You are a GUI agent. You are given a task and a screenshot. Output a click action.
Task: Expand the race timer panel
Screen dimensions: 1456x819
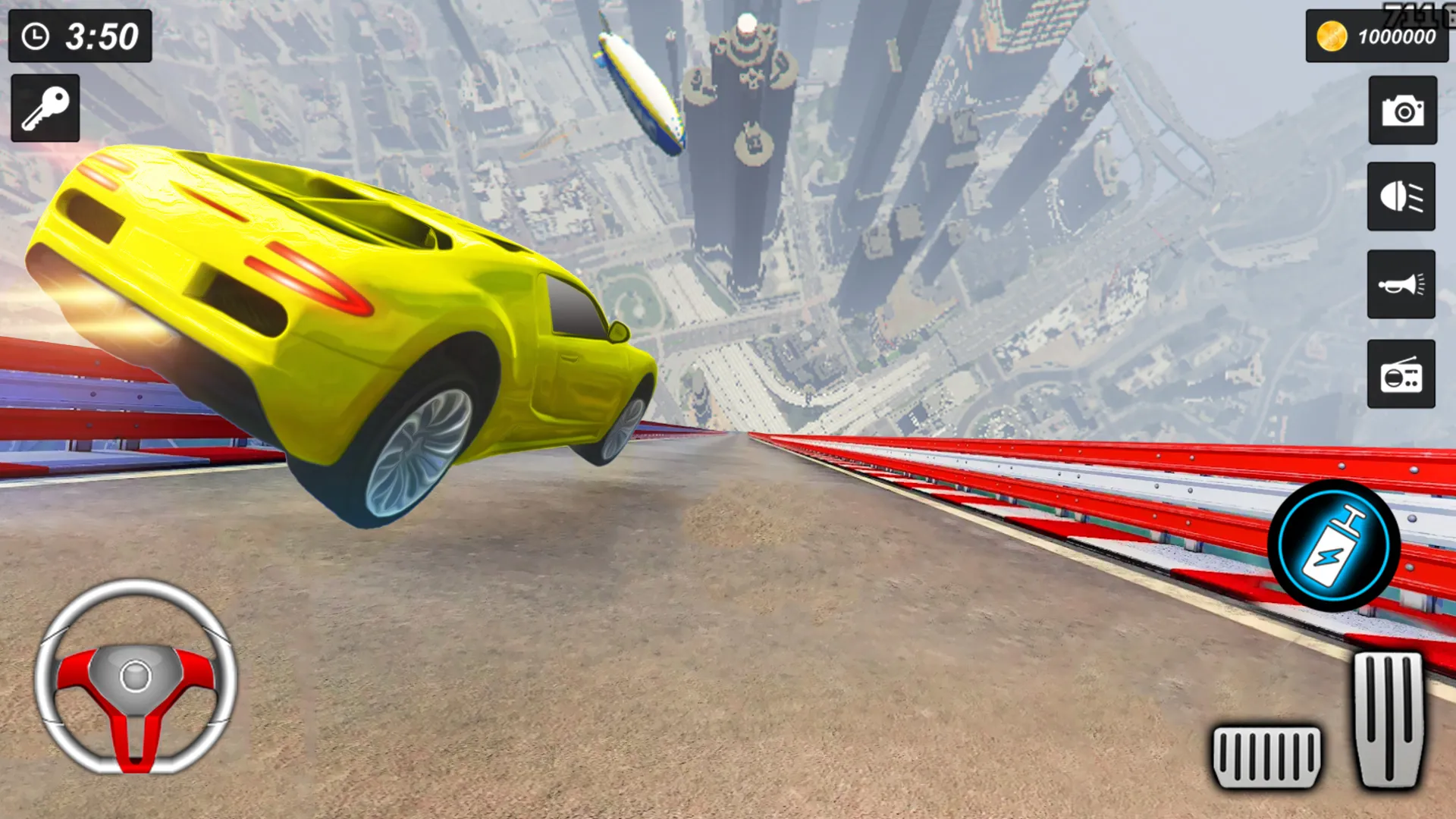tap(80, 34)
